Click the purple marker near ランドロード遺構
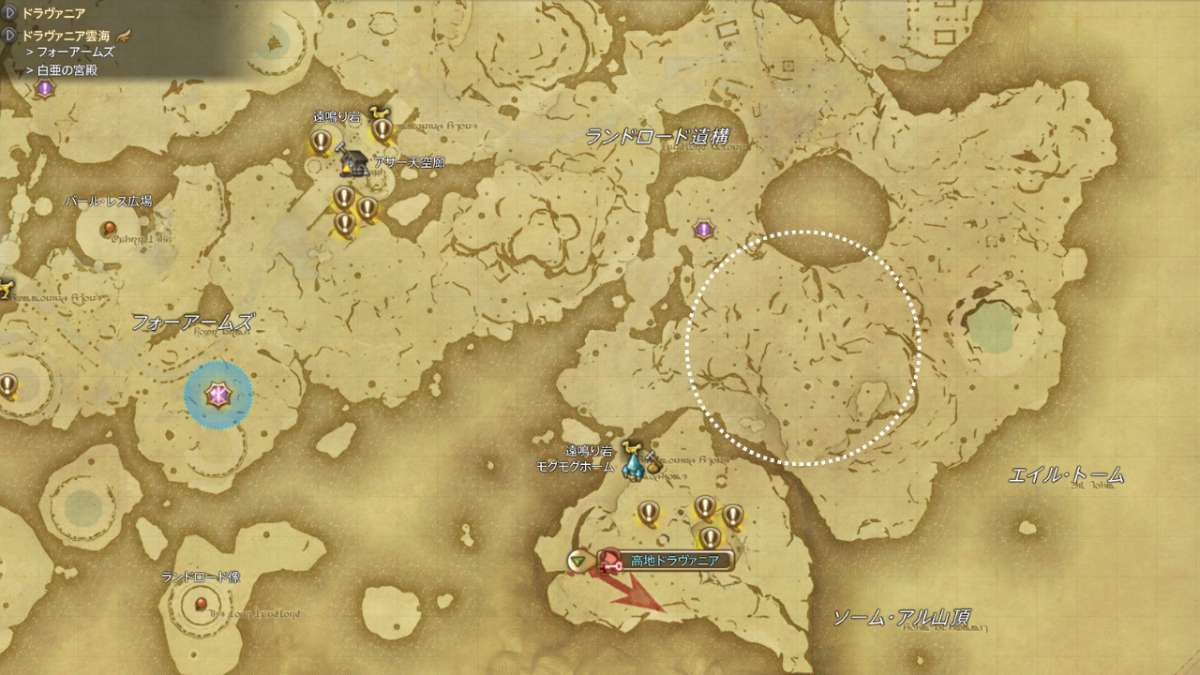 (704, 230)
